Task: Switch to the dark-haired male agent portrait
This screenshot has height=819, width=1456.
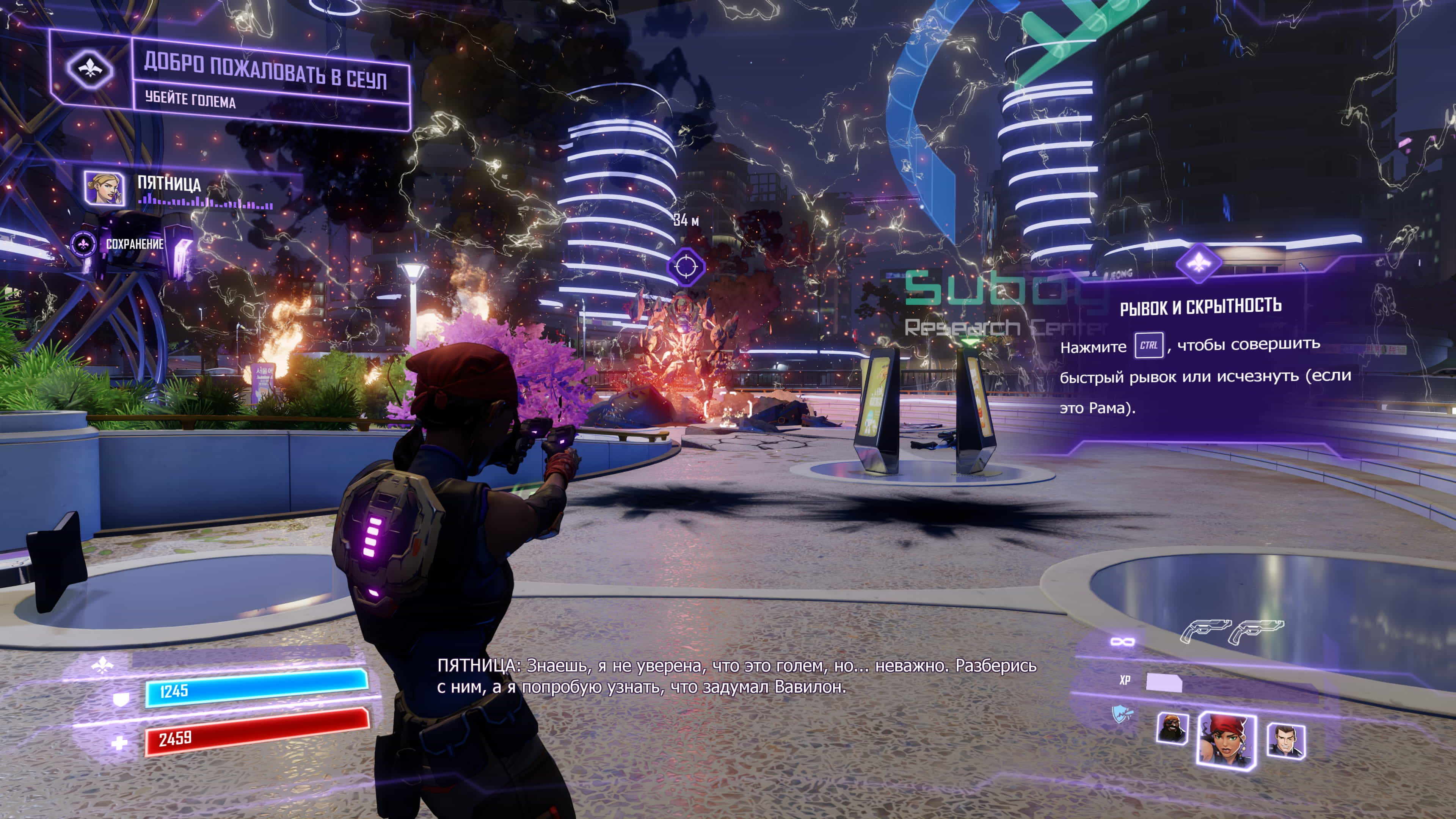Action: pyautogui.click(x=1285, y=741)
